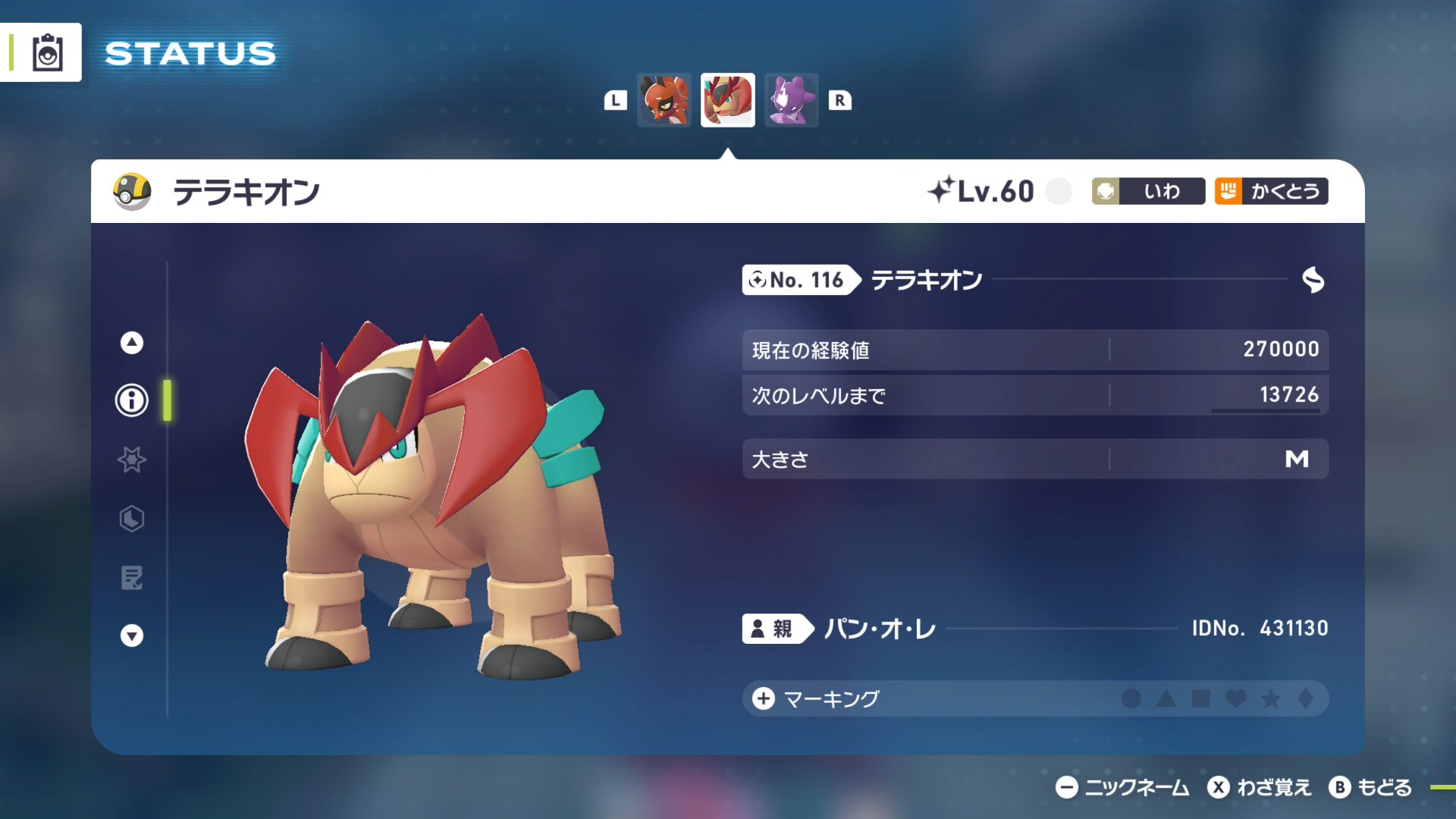Click the かくとう fighting type badge
The width and height of the screenshot is (1456, 819).
[x=1271, y=191]
